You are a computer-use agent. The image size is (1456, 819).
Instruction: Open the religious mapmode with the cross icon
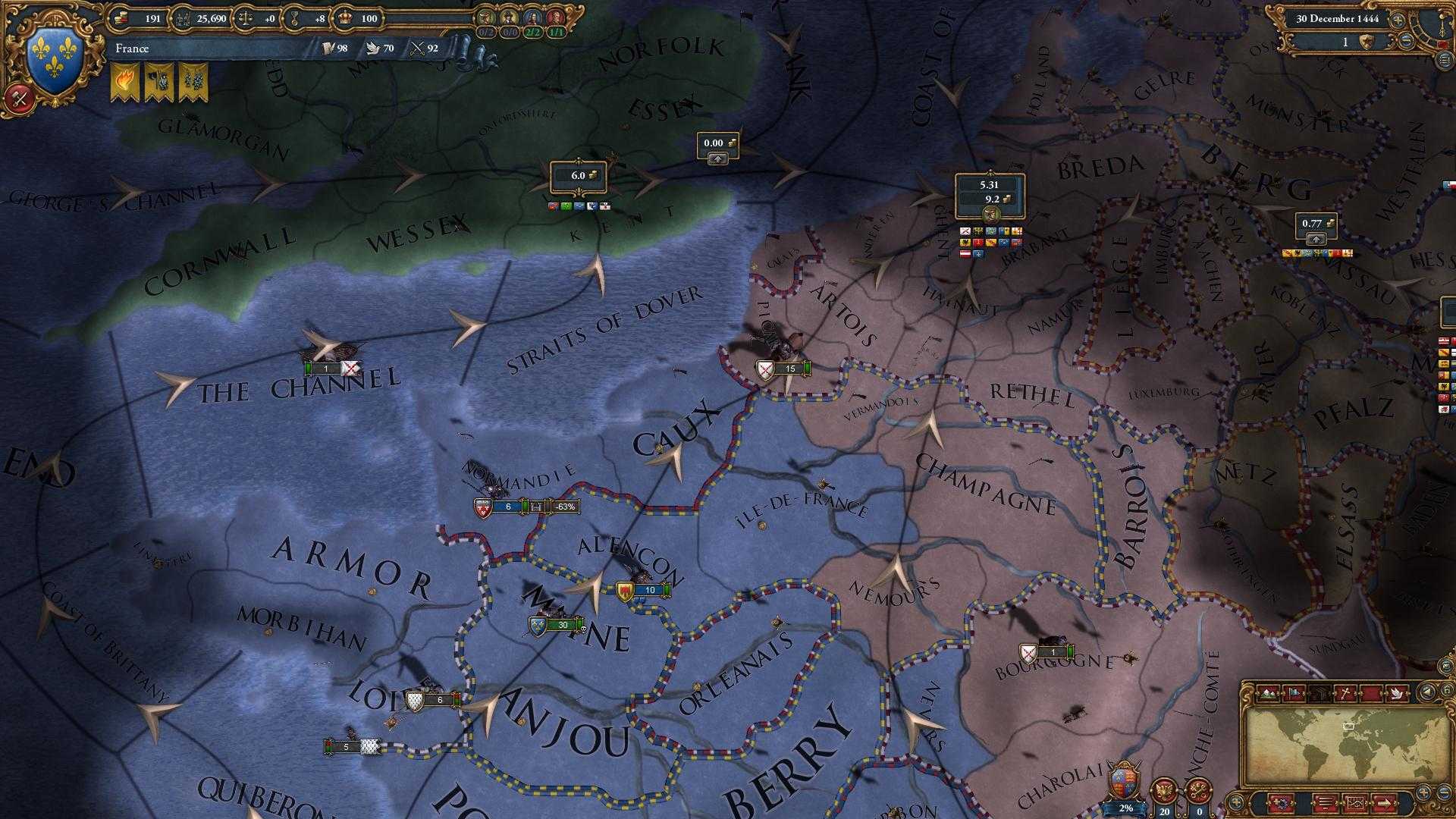tap(1346, 693)
